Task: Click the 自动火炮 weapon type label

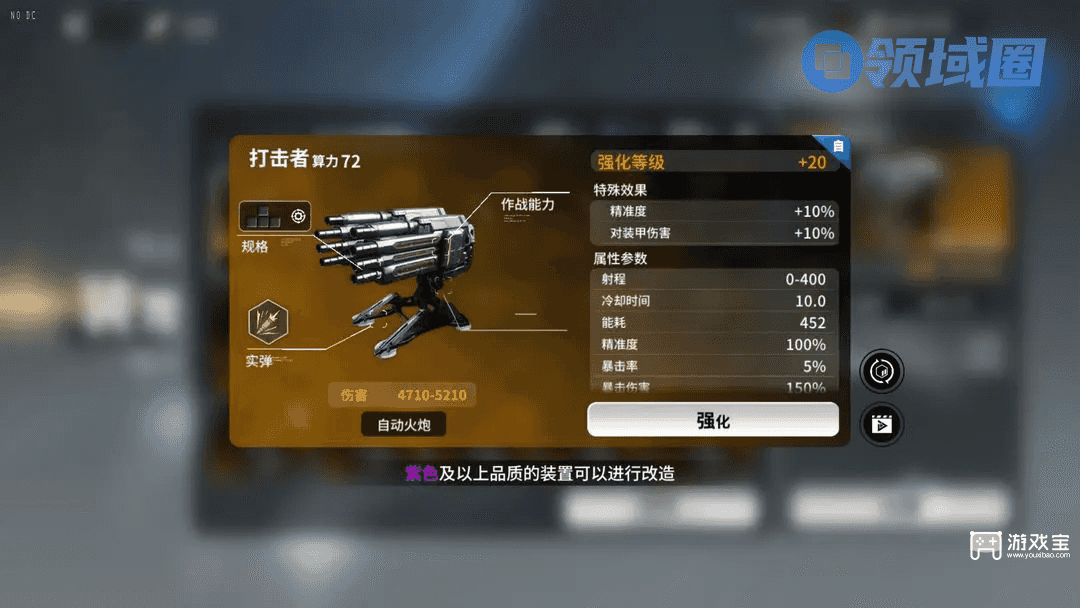Action: pyautogui.click(x=403, y=424)
